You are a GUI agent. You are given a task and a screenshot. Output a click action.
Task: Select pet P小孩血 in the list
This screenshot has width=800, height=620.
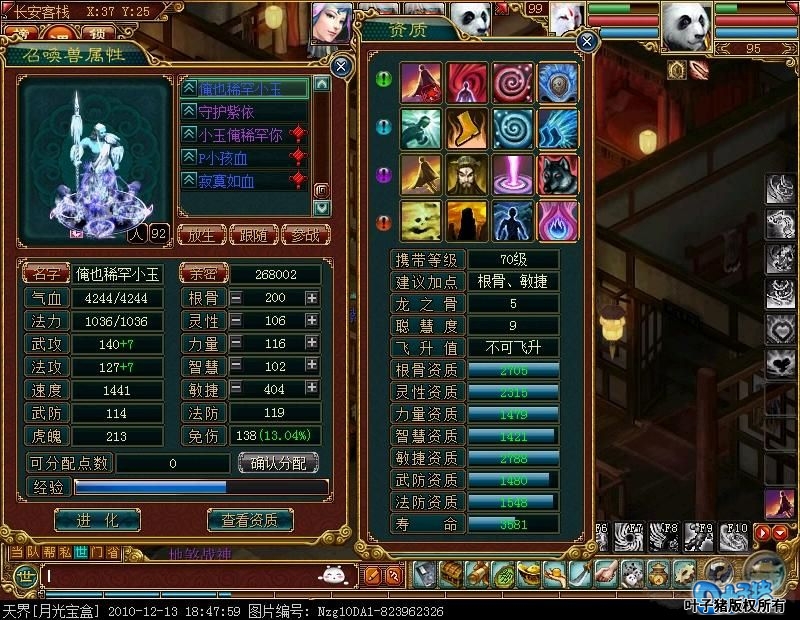(x=235, y=158)
